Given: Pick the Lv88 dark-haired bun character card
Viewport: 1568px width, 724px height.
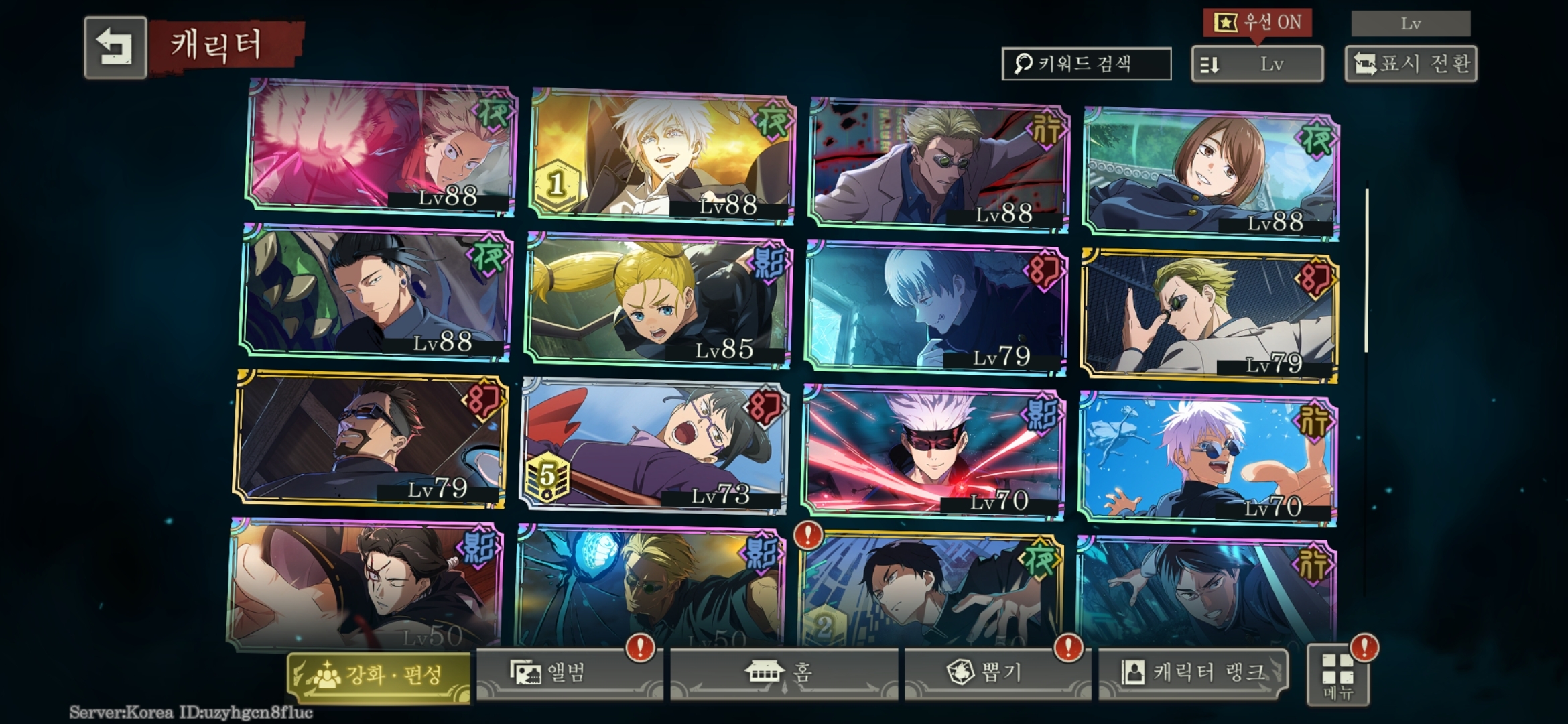Looking at the screenshot, I should [375, 292].
